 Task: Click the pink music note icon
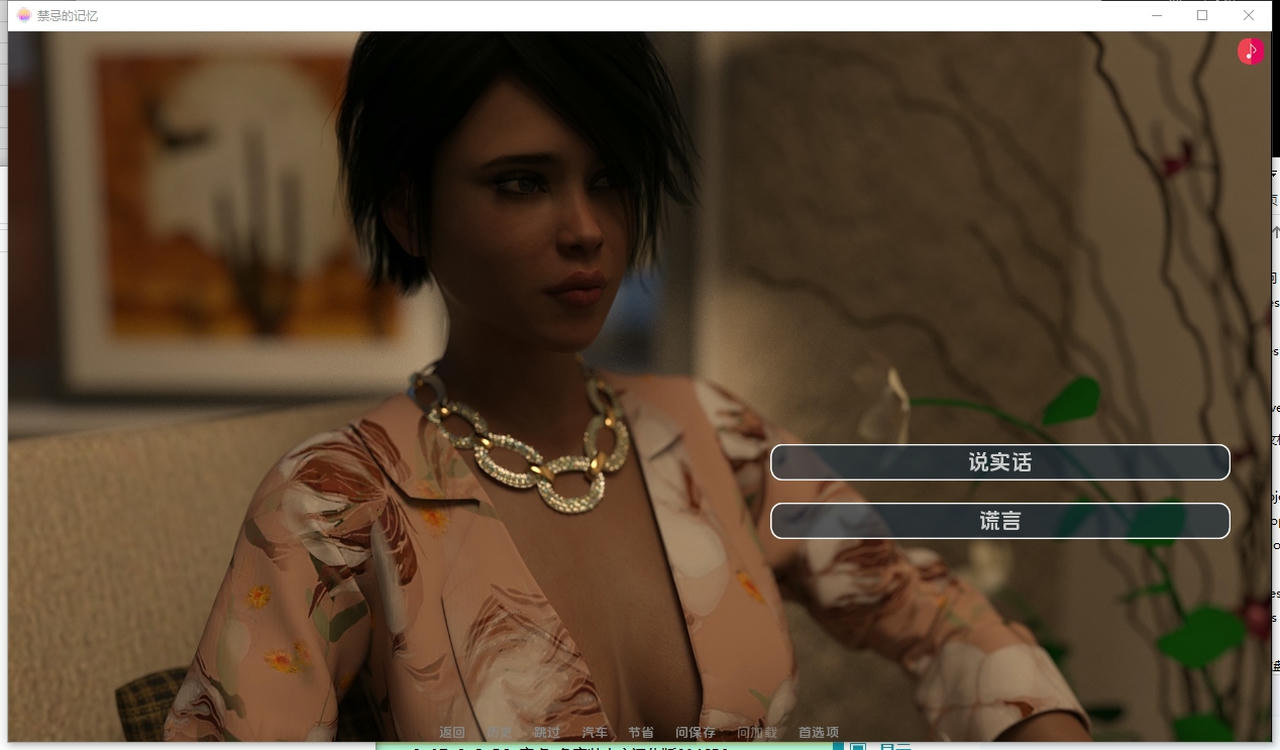(x=1250, y=51)
